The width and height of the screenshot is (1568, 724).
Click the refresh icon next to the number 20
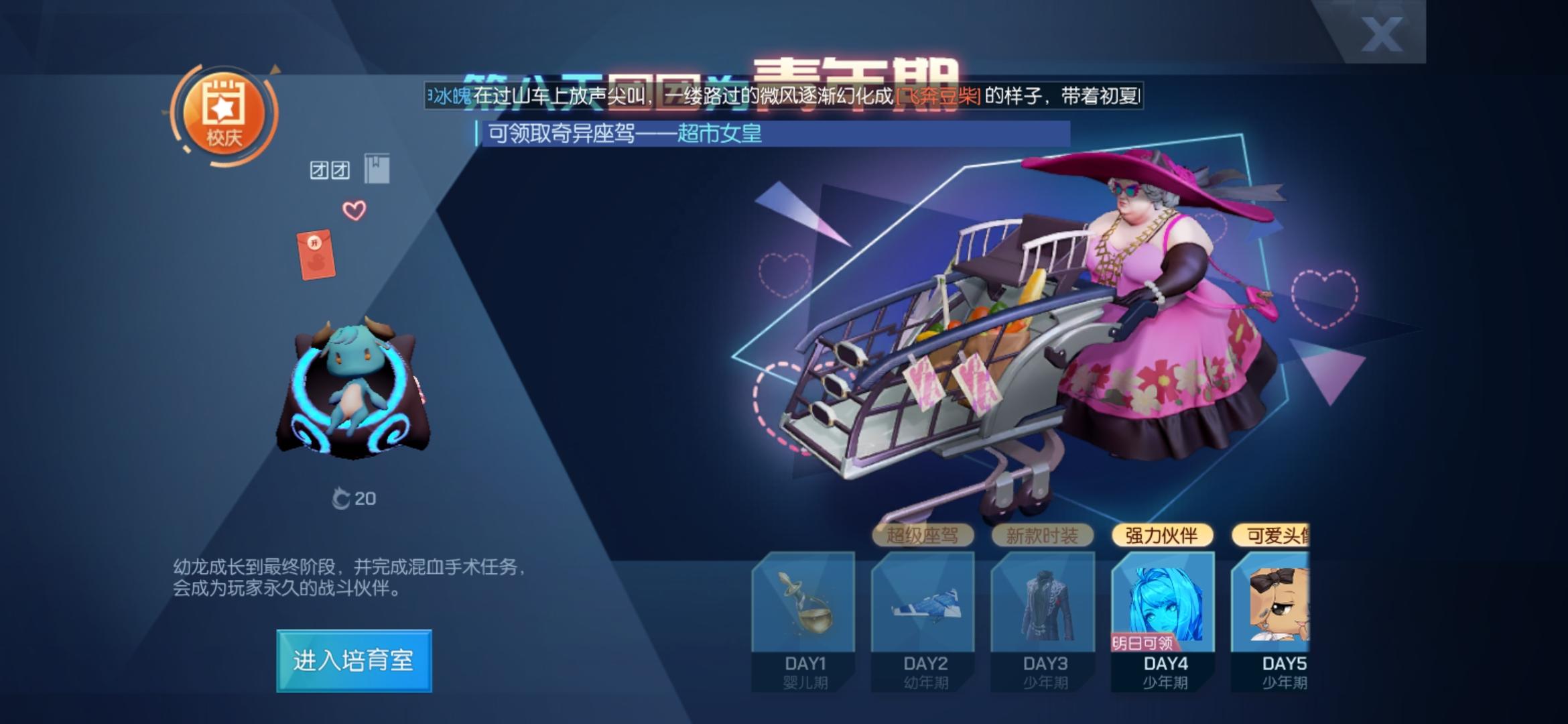click(x=343, y=498)
